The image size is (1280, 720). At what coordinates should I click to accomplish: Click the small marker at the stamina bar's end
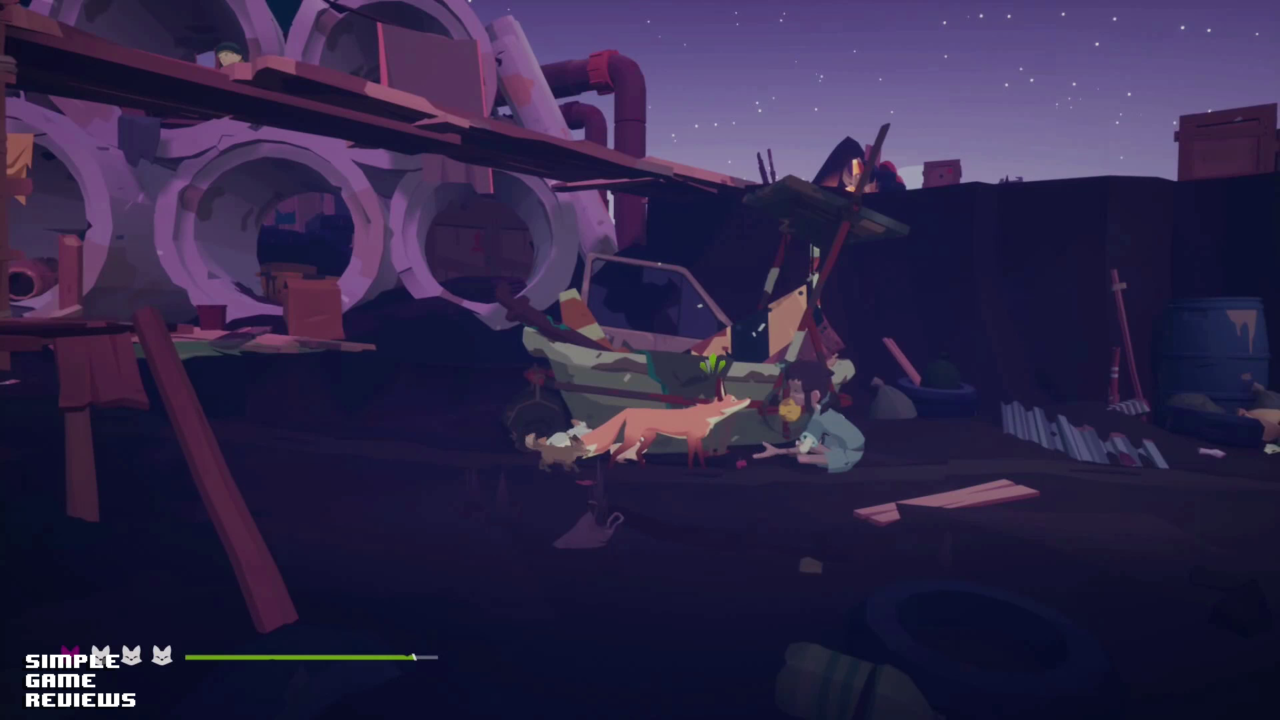point(413,656)
